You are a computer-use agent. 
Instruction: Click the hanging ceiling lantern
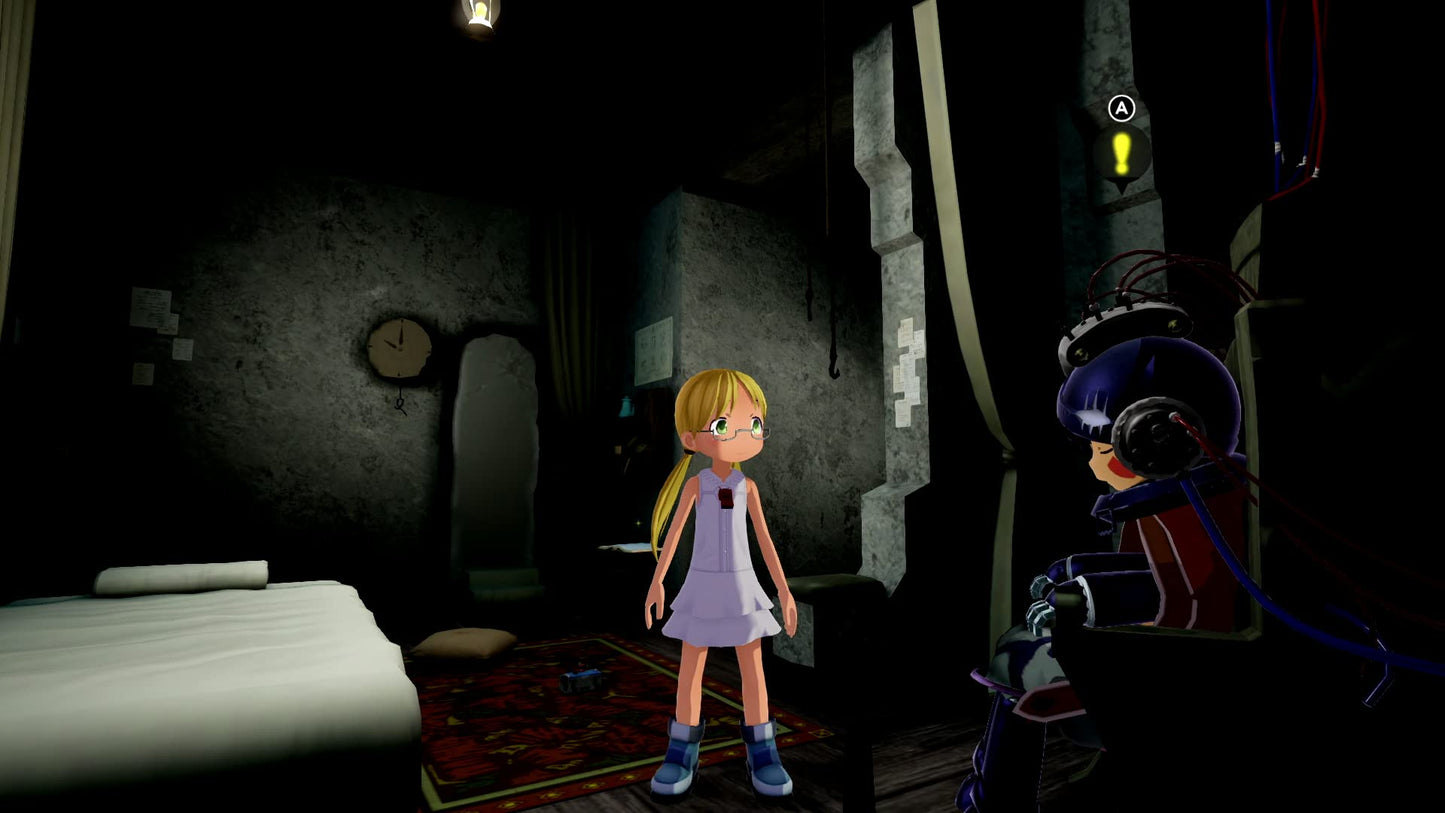tap(478, 15)
